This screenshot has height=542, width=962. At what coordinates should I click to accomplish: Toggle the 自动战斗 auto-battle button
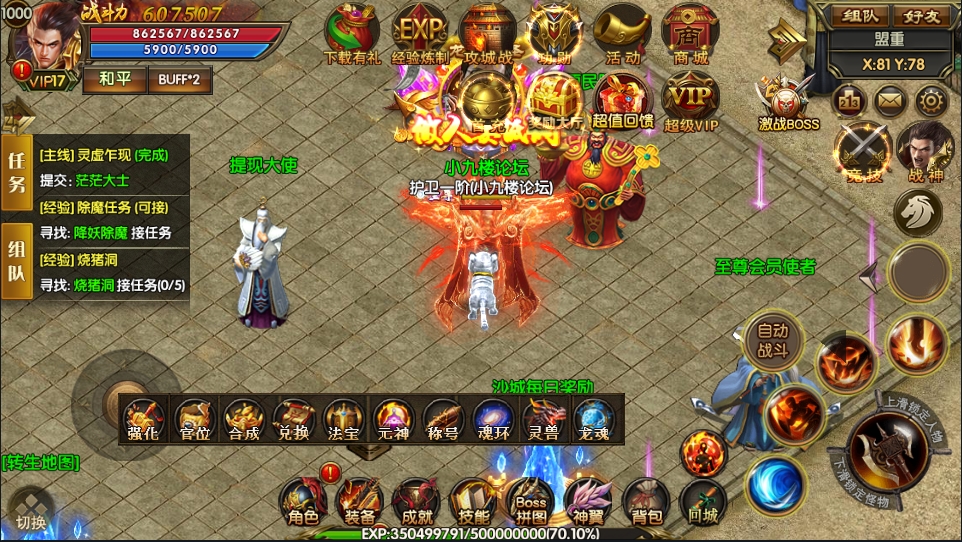tap(773, 340)
